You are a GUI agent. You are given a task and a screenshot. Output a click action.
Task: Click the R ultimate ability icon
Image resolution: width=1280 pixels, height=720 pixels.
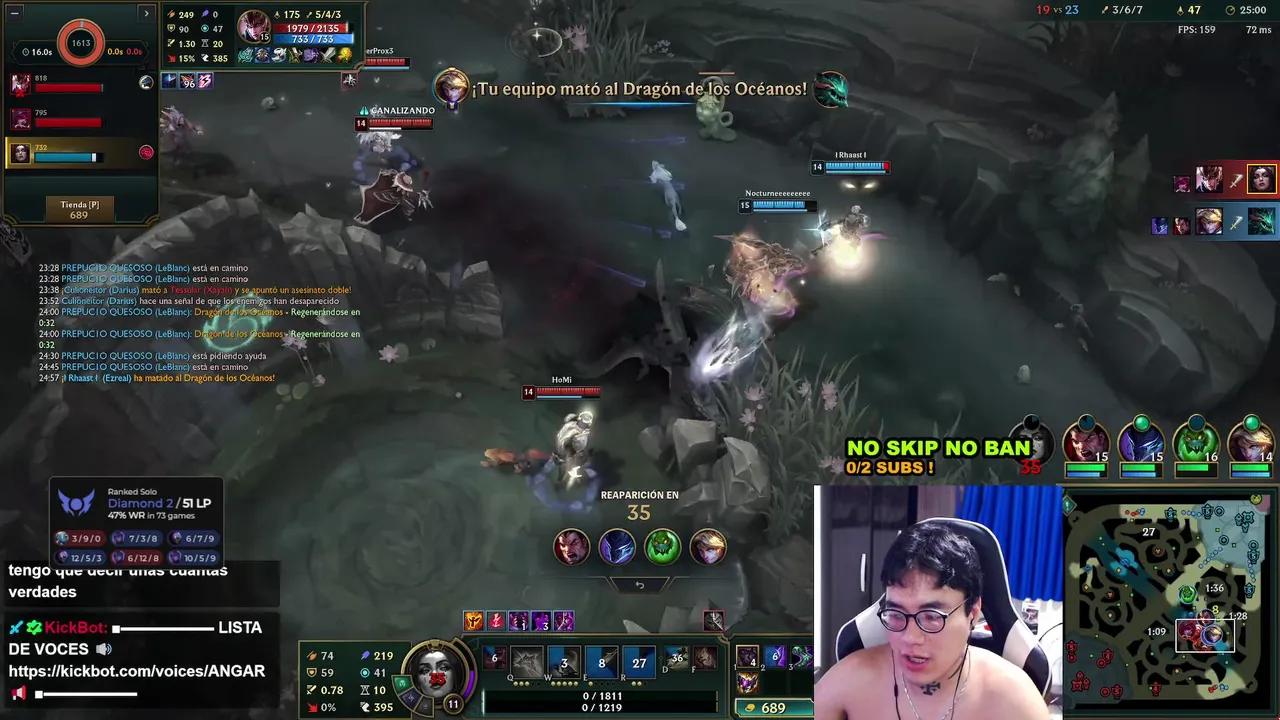pos(638,660)
